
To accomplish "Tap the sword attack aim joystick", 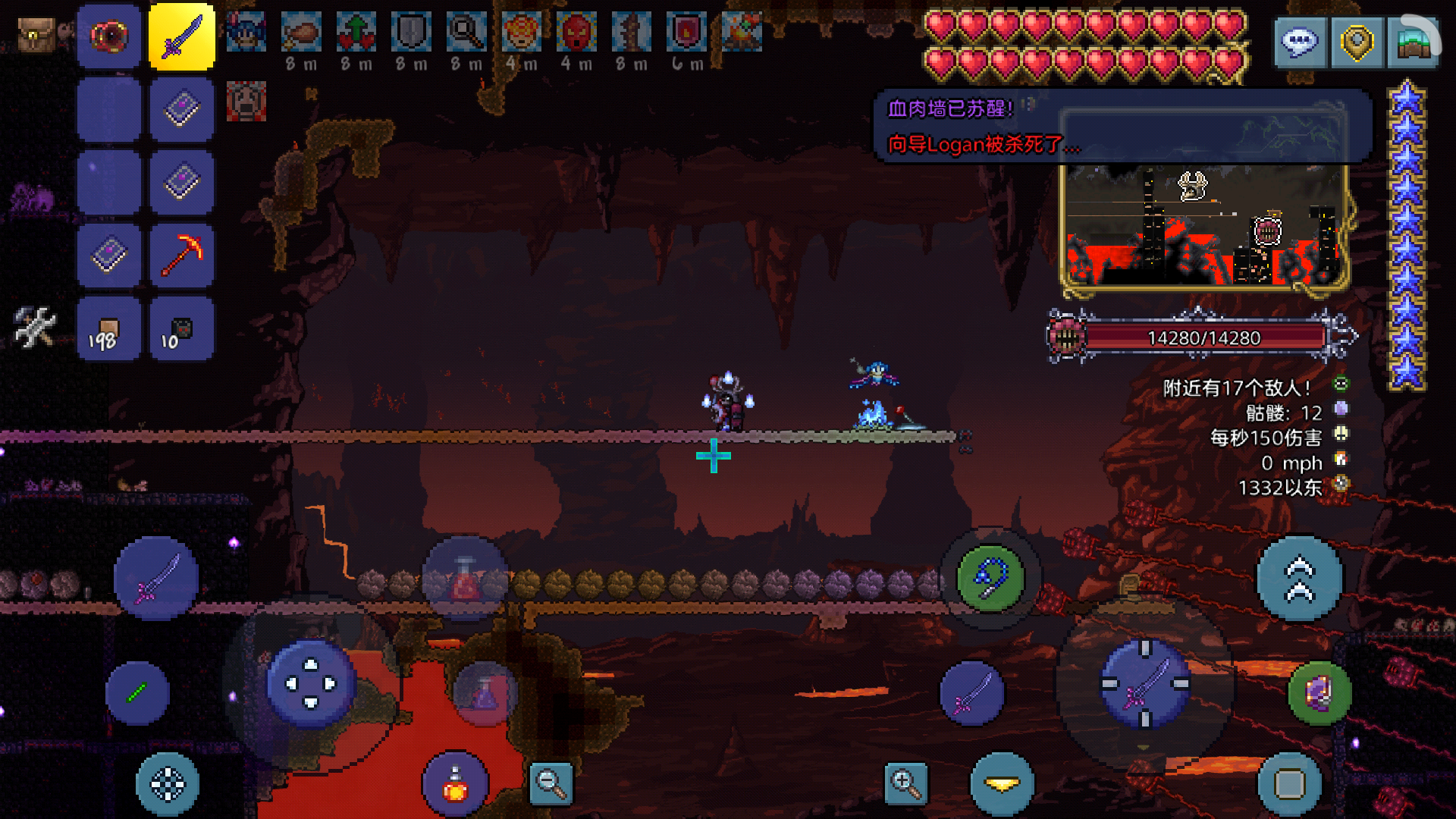I will (x=1145, y=684).
